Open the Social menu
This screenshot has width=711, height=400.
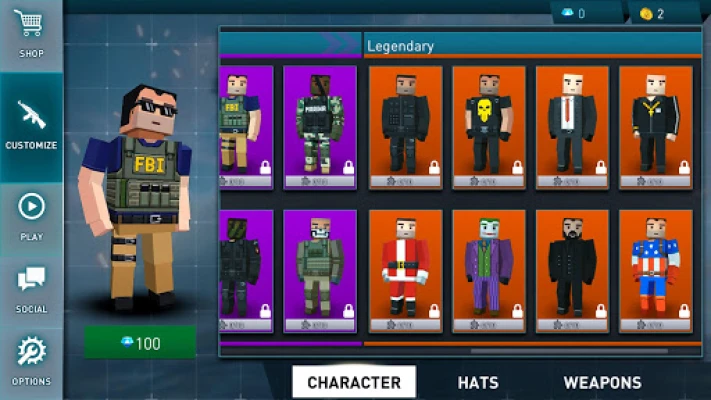click(x=31, y=288)
